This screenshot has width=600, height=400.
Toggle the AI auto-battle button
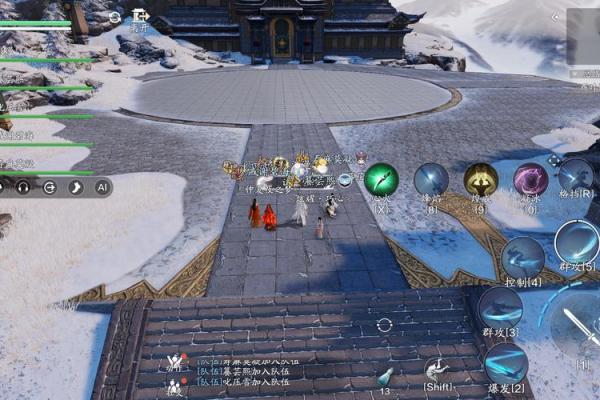(x=101, y=186)
